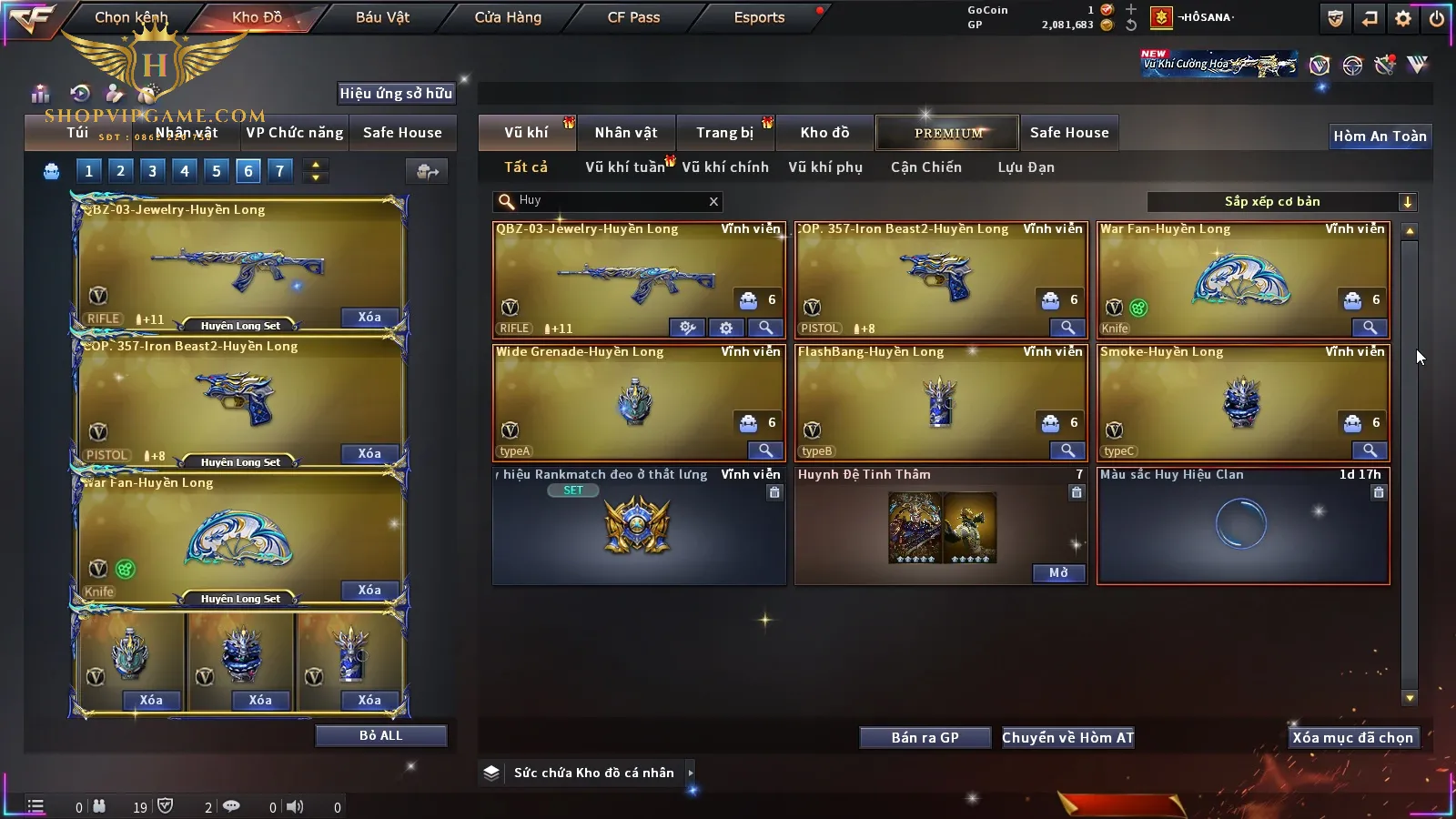Select the Trang bị tab

point(724,133)
